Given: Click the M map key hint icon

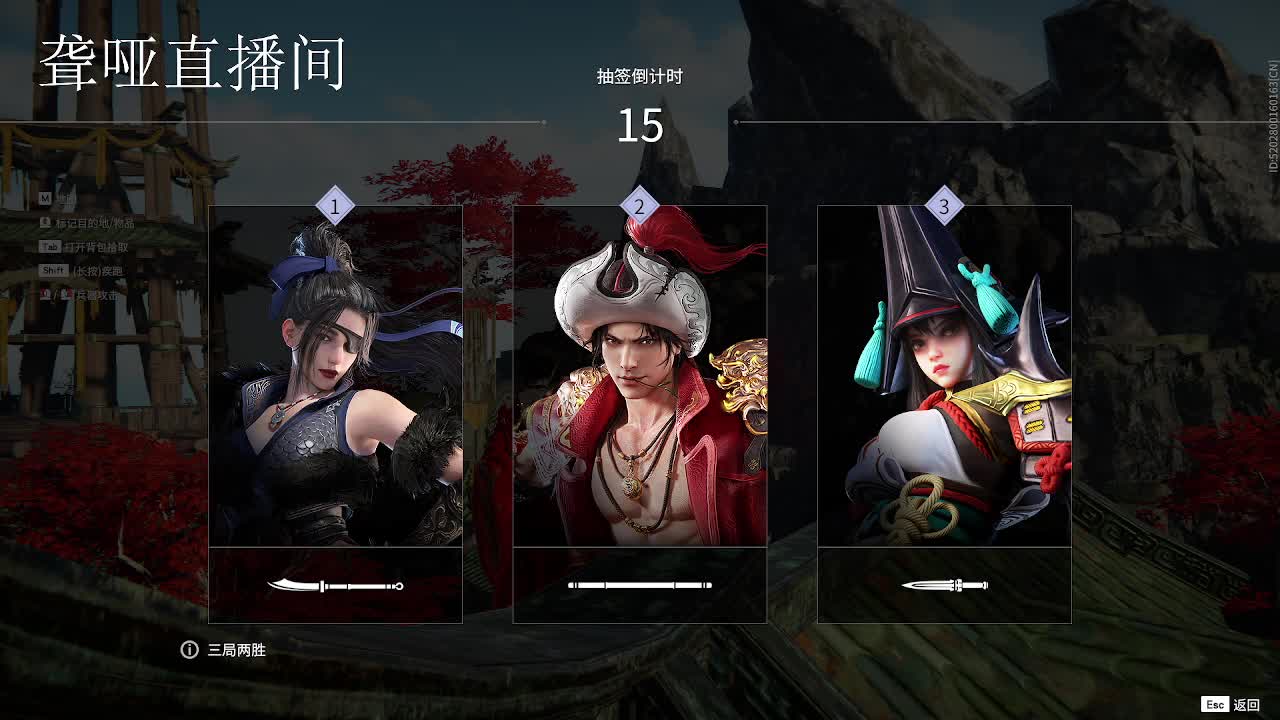Looking at the screenshot, I should [x=45, y=196].
